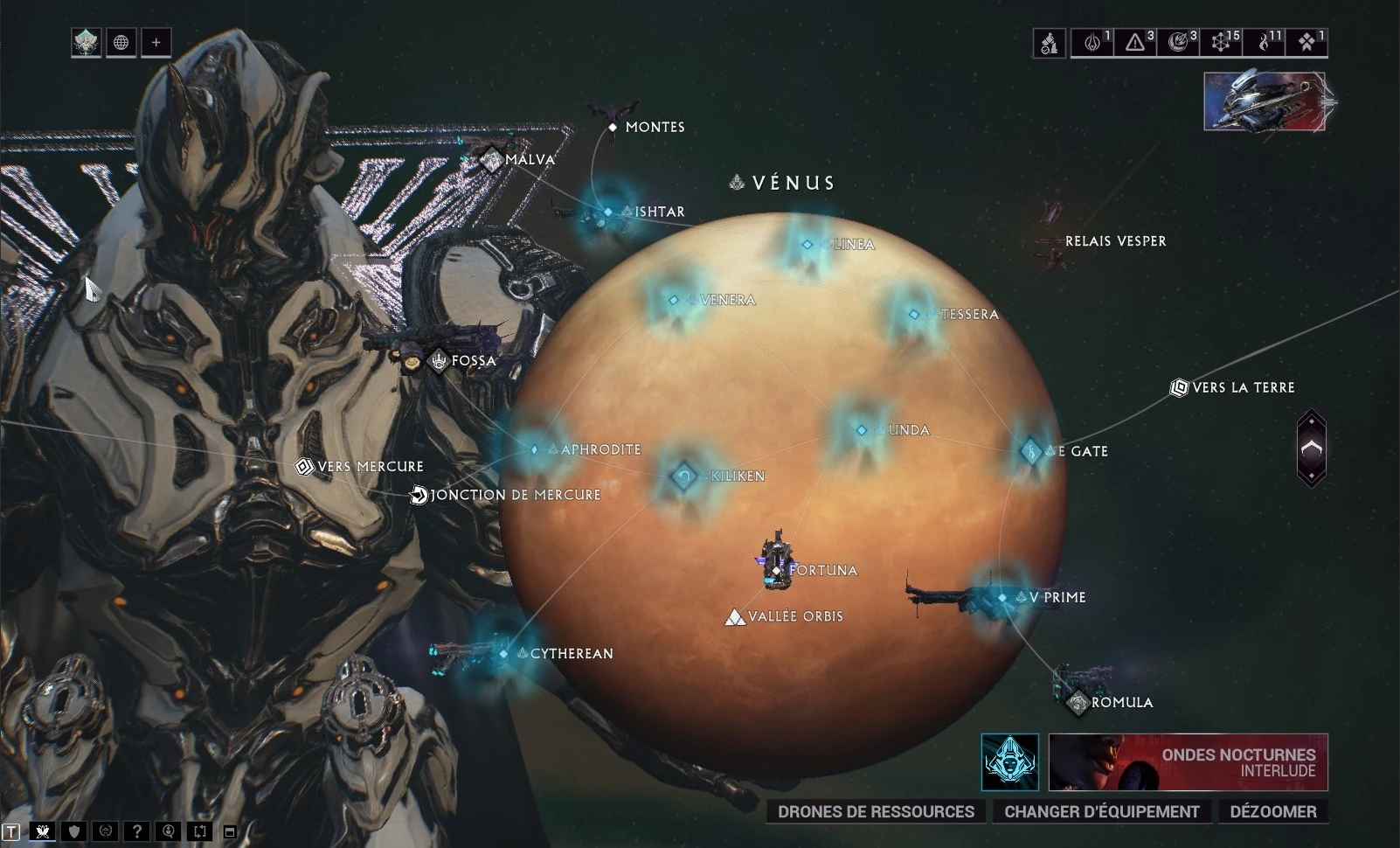The image size is (1400, 848).
Task: Open the shield clan chat tab
Action: [74, 831]
